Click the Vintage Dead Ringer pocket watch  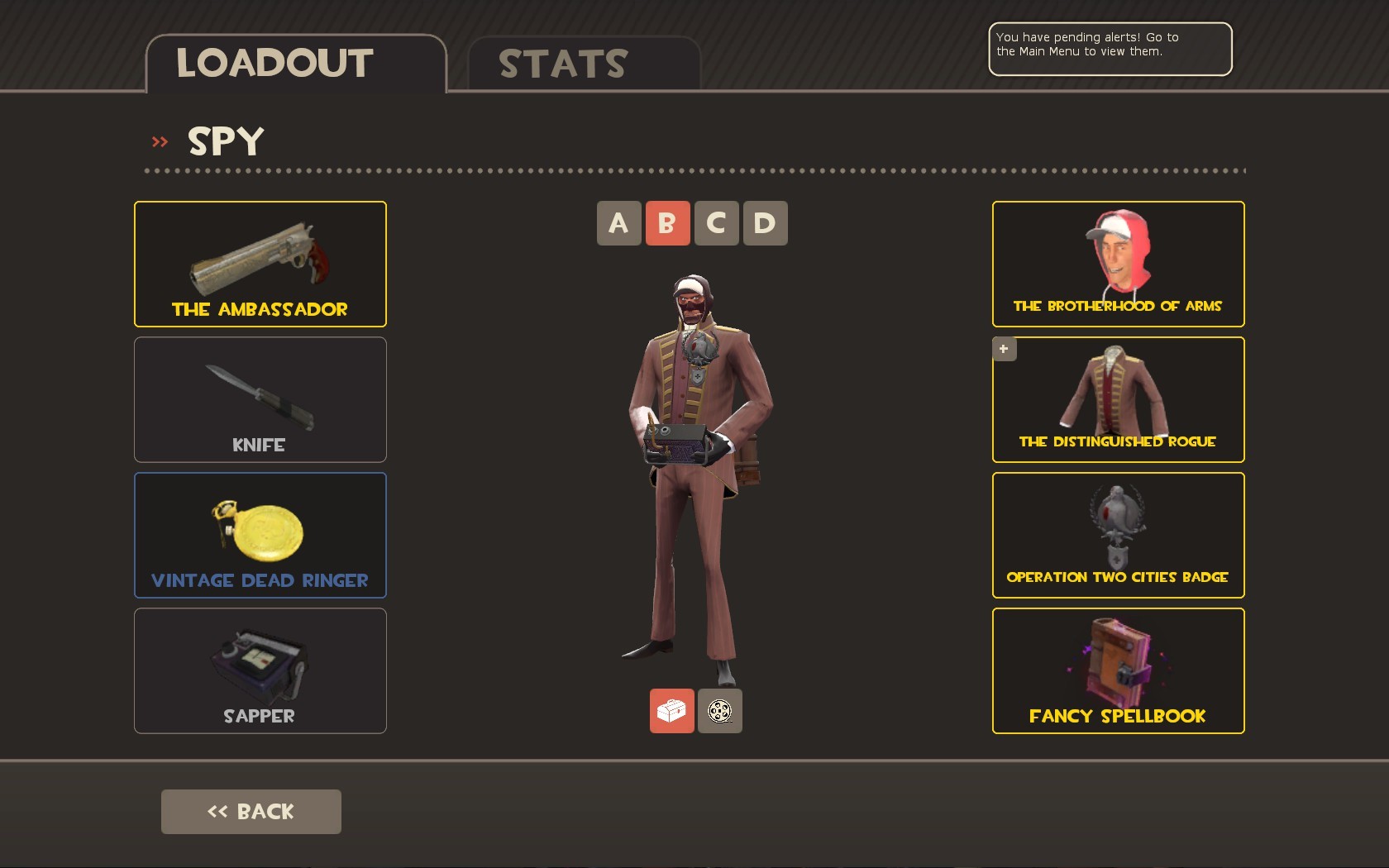tap(260, 535)
